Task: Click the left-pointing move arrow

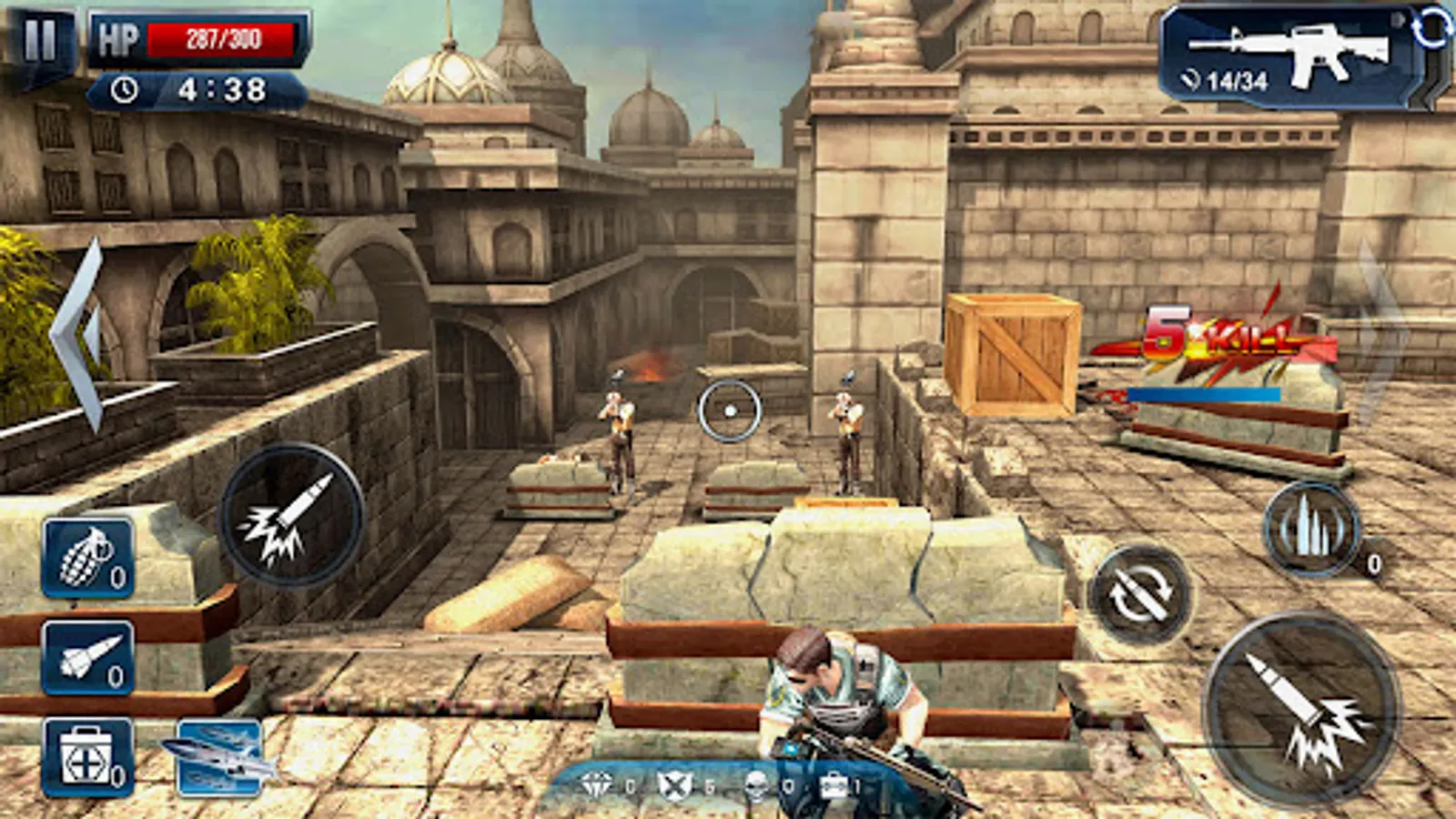Action: point(80,335)
